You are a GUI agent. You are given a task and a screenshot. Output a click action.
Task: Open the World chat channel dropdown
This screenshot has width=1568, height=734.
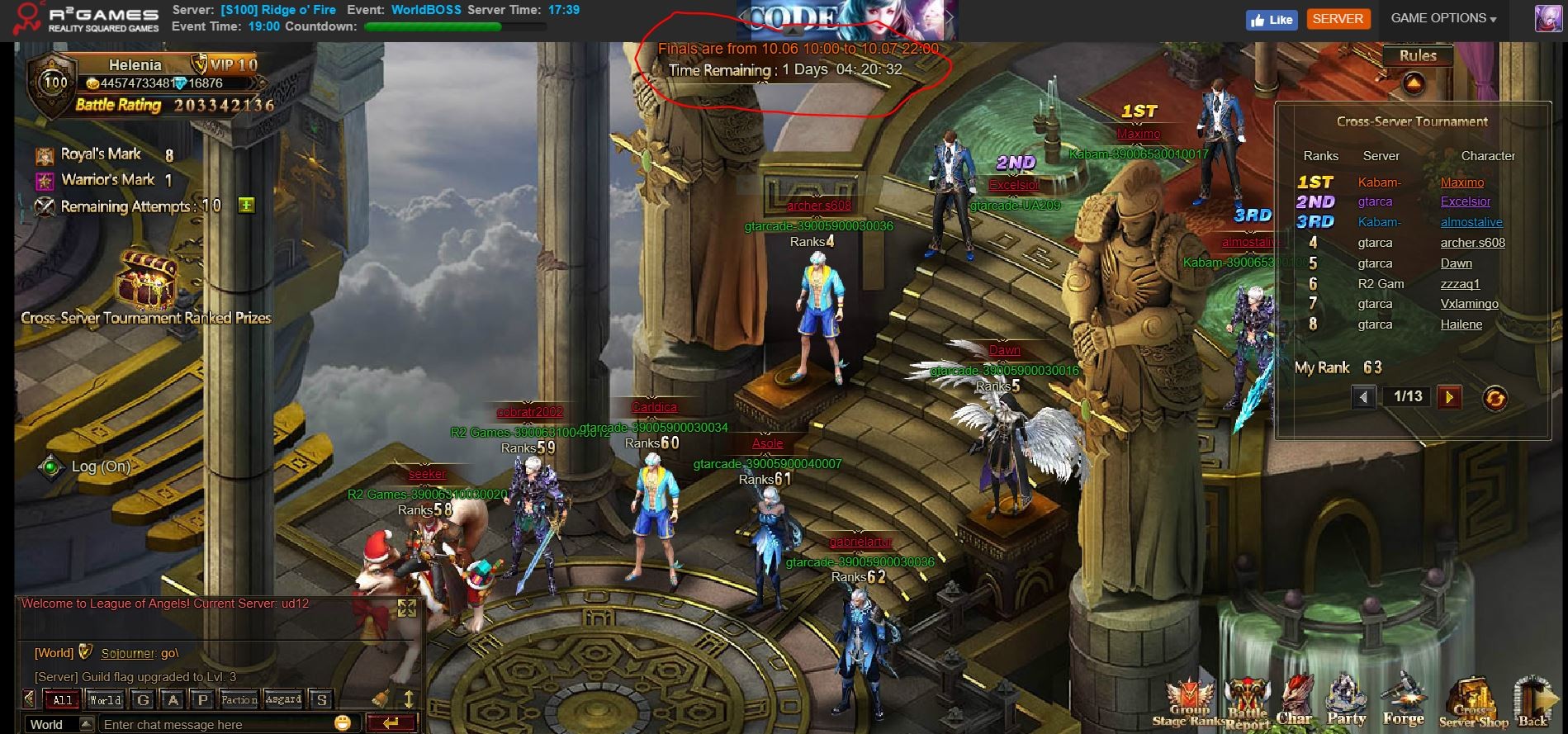pos(85,724)
